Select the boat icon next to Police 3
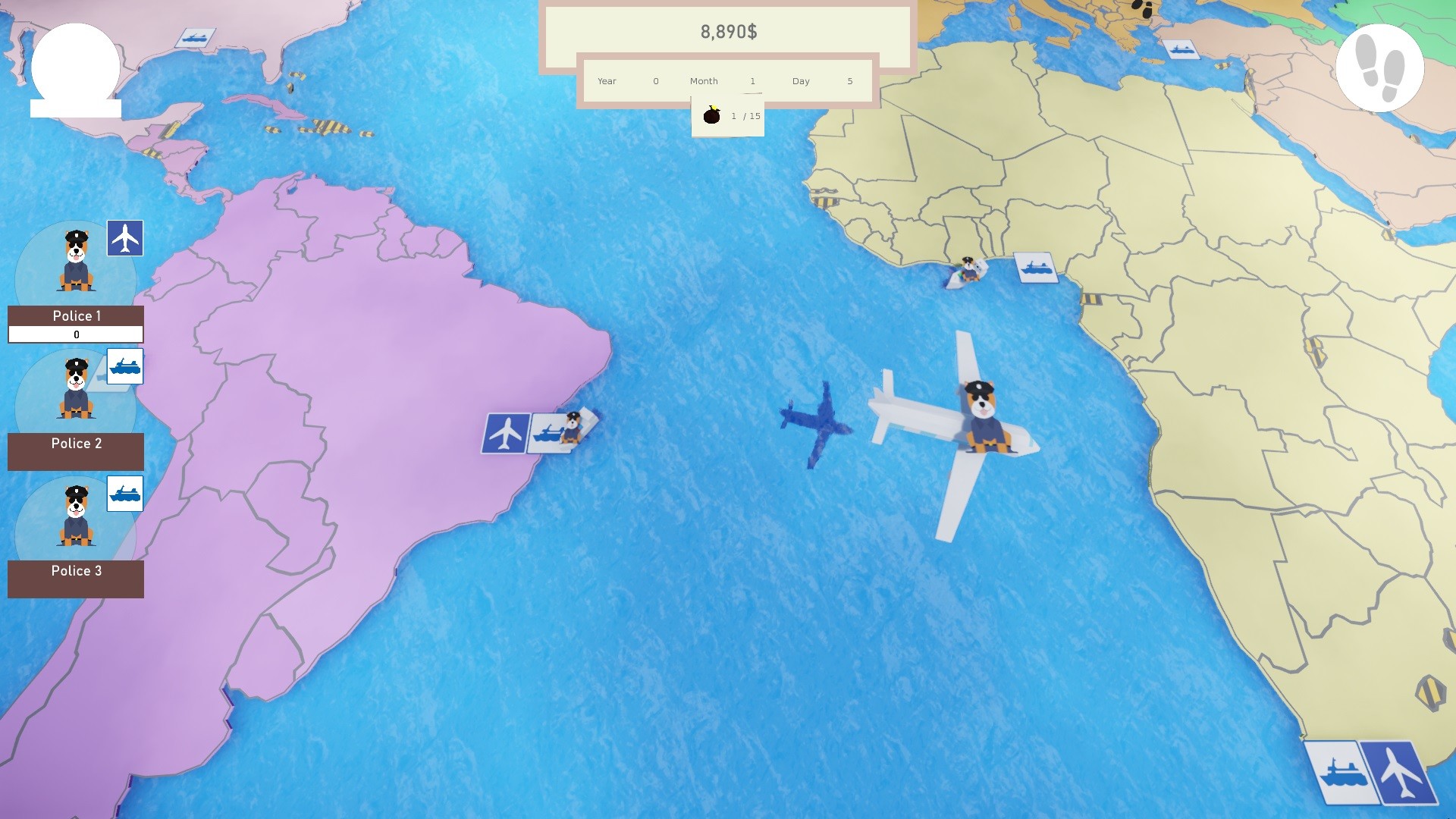Viewport: 1456px width, 819px height. click(x=126, y=494)
